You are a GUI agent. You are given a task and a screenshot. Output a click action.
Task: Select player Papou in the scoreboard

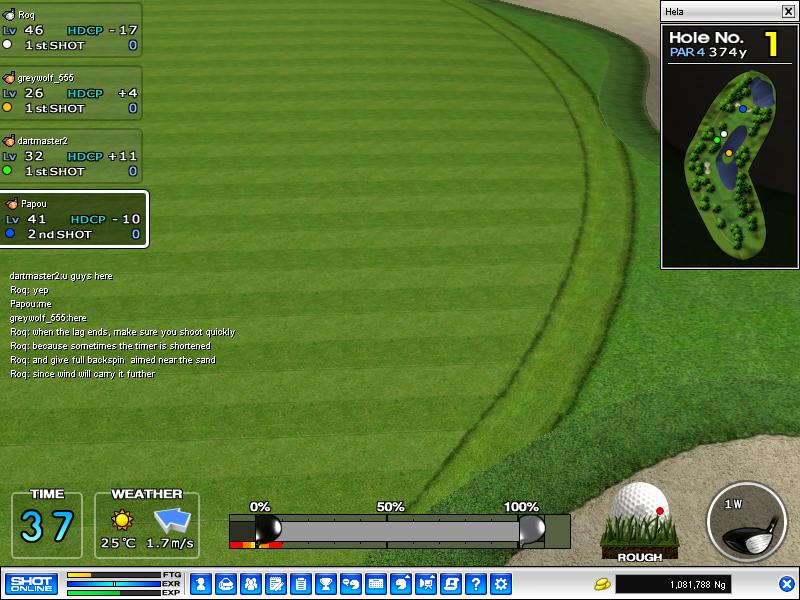pos(74,219)
